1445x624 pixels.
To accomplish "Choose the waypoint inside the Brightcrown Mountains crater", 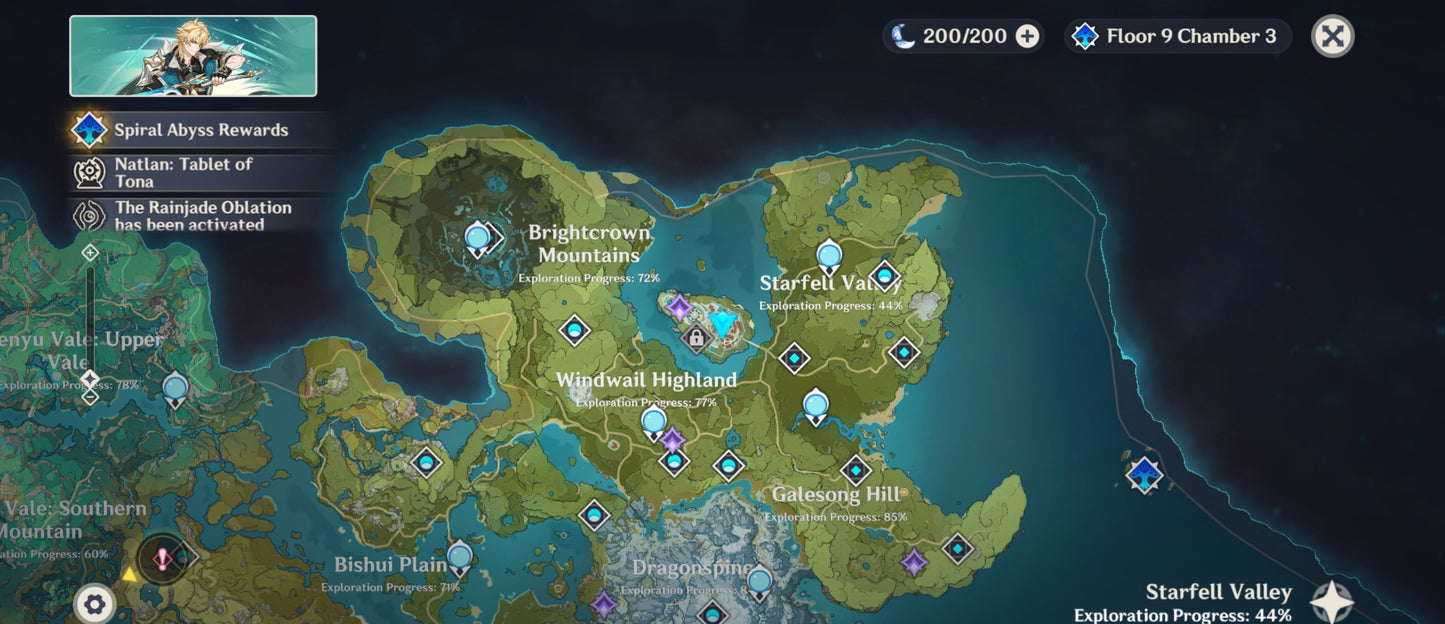I will point(478,239).
